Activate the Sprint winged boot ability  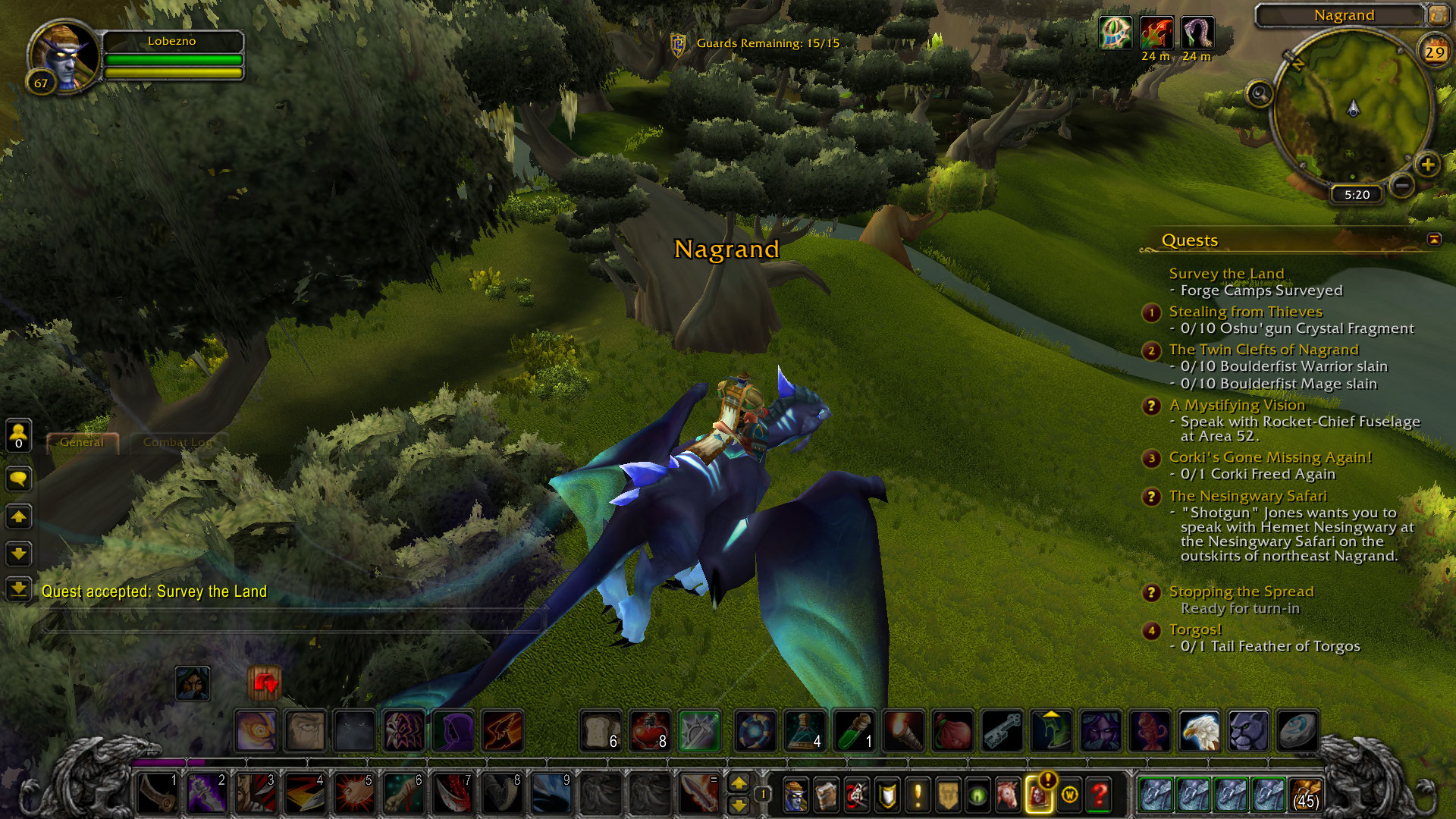501,731
